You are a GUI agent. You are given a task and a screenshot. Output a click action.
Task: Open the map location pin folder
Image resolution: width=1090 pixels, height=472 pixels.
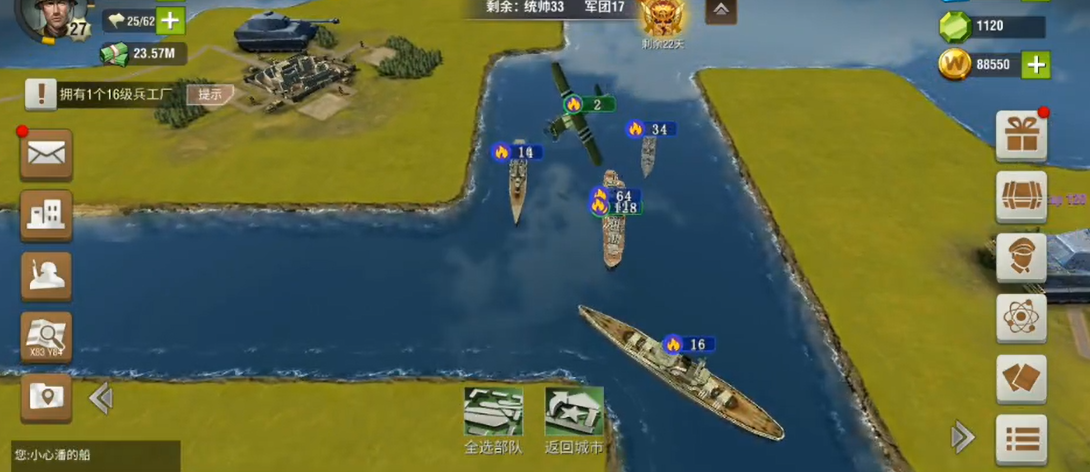(46, 396)
